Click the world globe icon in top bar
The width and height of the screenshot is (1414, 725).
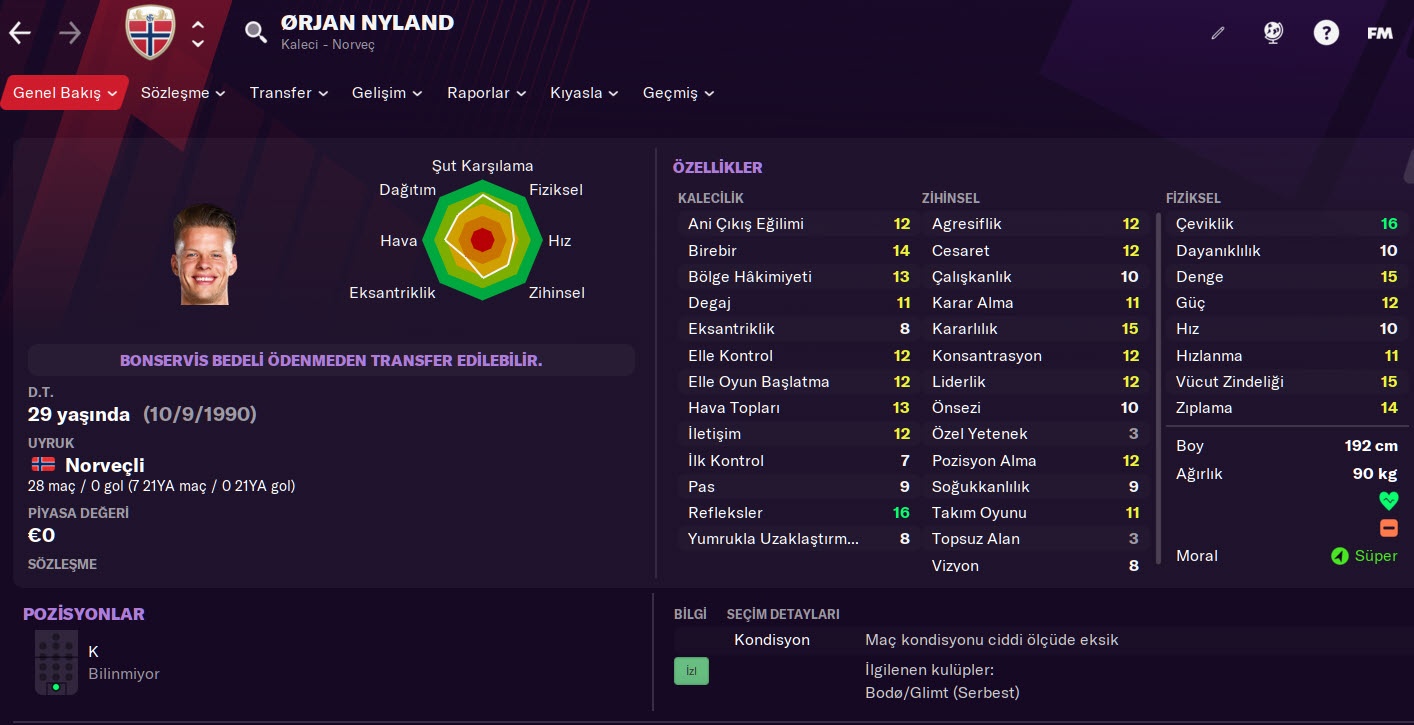tap(1273, 33)
